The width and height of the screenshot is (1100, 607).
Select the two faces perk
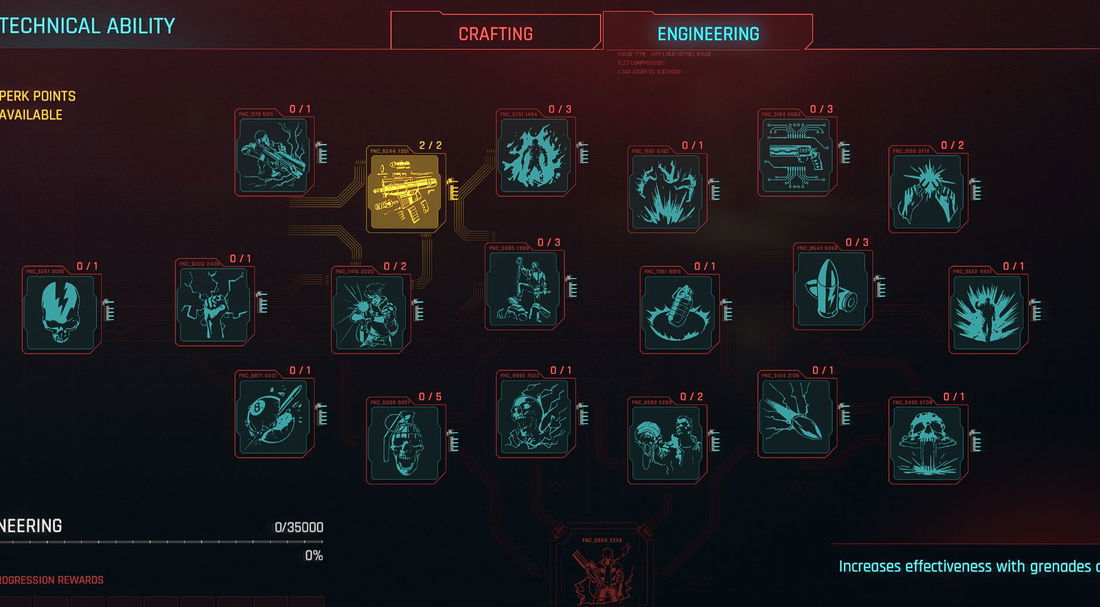[667, 441]
